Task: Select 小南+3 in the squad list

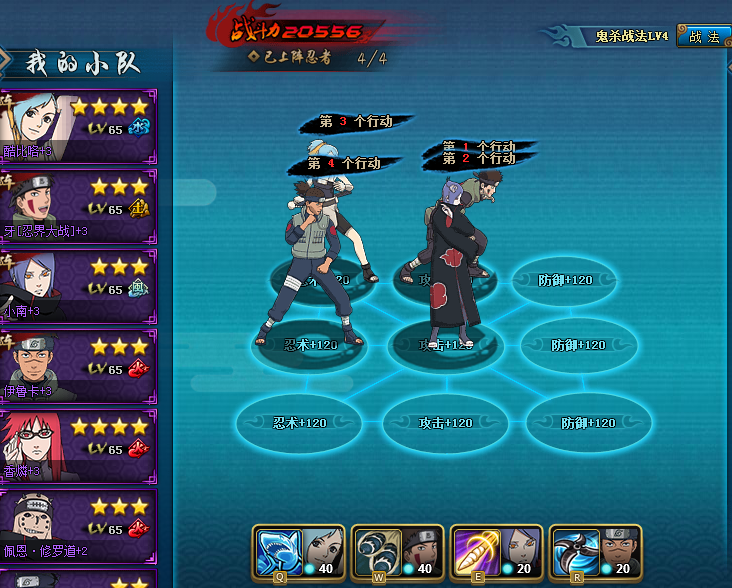Action: pos(78,286)
